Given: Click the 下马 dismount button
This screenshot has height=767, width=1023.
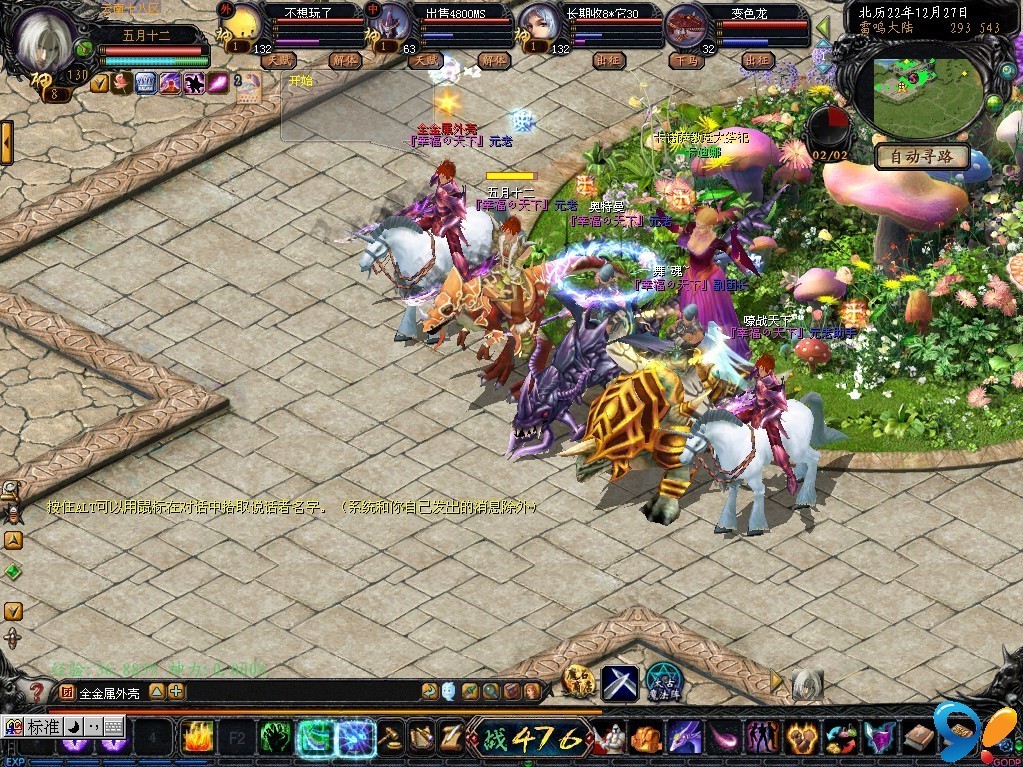Looking at the screenshot, I should (x=685, y=60).
